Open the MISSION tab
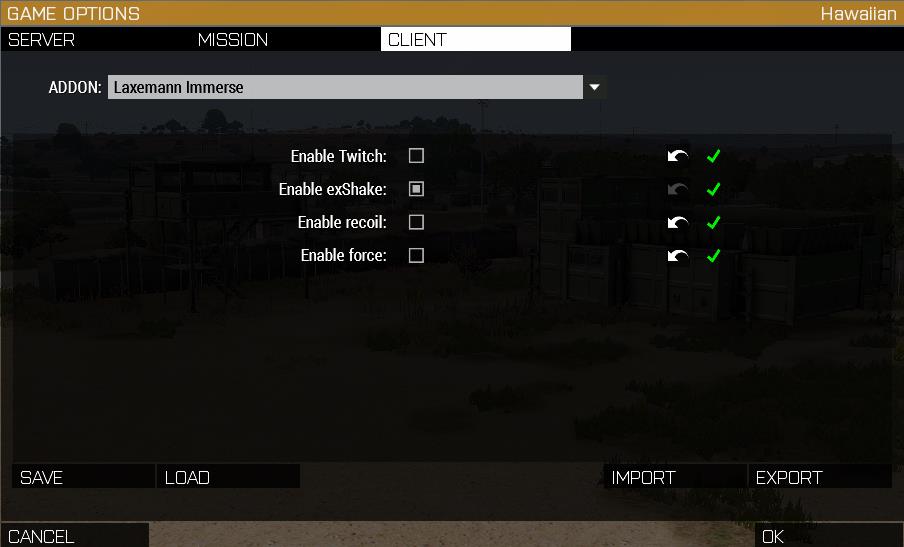Screen dimensions: 904x547 point(285,40)
